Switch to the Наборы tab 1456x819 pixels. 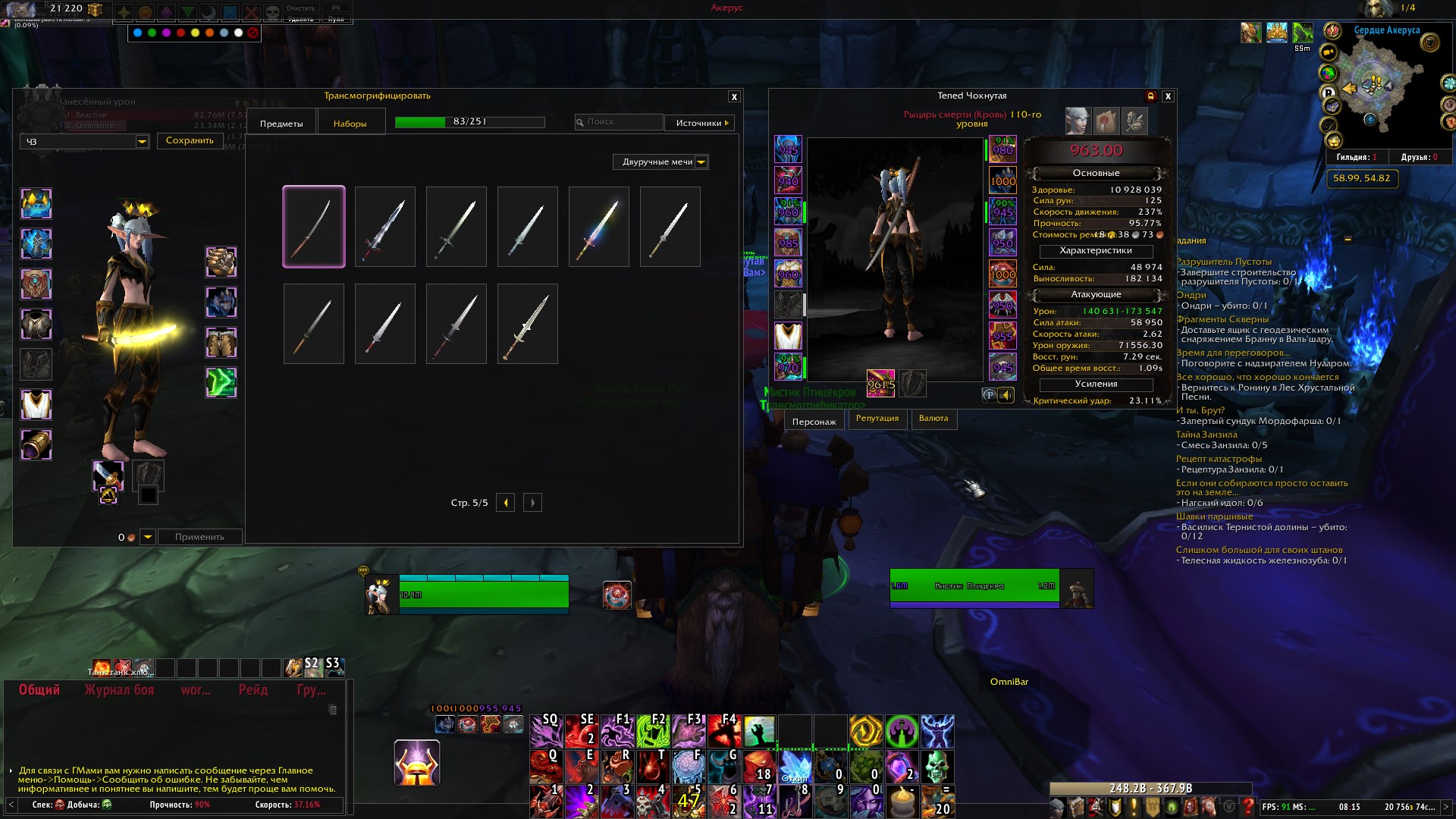pos(350,124)
